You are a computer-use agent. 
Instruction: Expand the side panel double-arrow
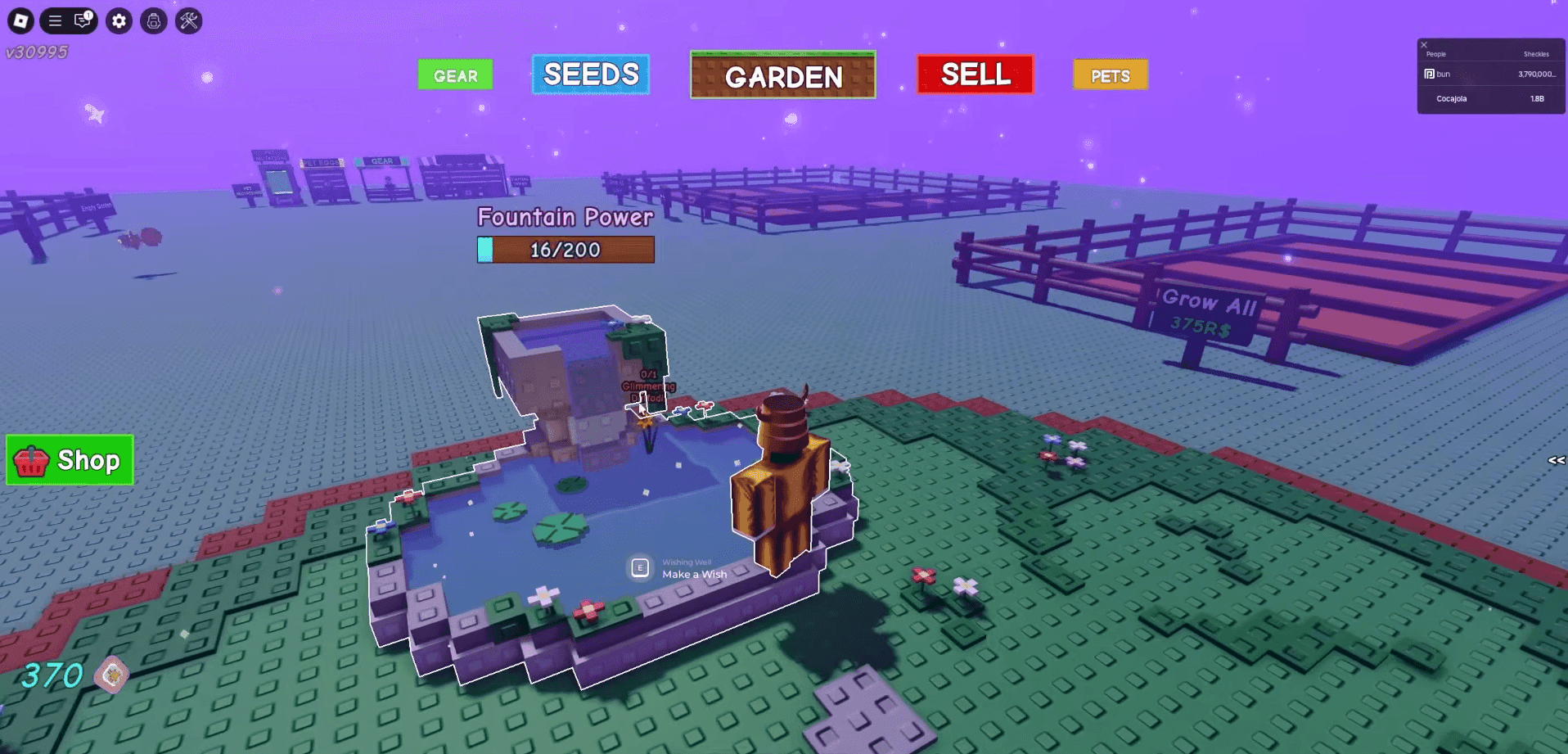[x=1556, y=461]
